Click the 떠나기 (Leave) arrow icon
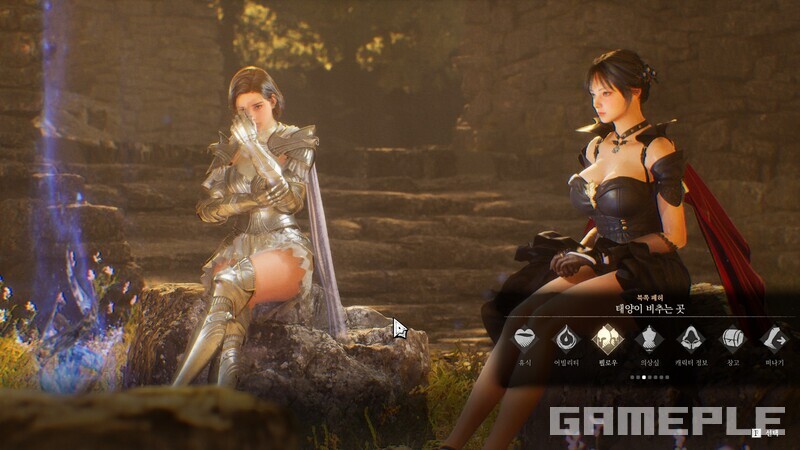The height and width of the screenshot is (450, 800). click(x=774, y=338)
